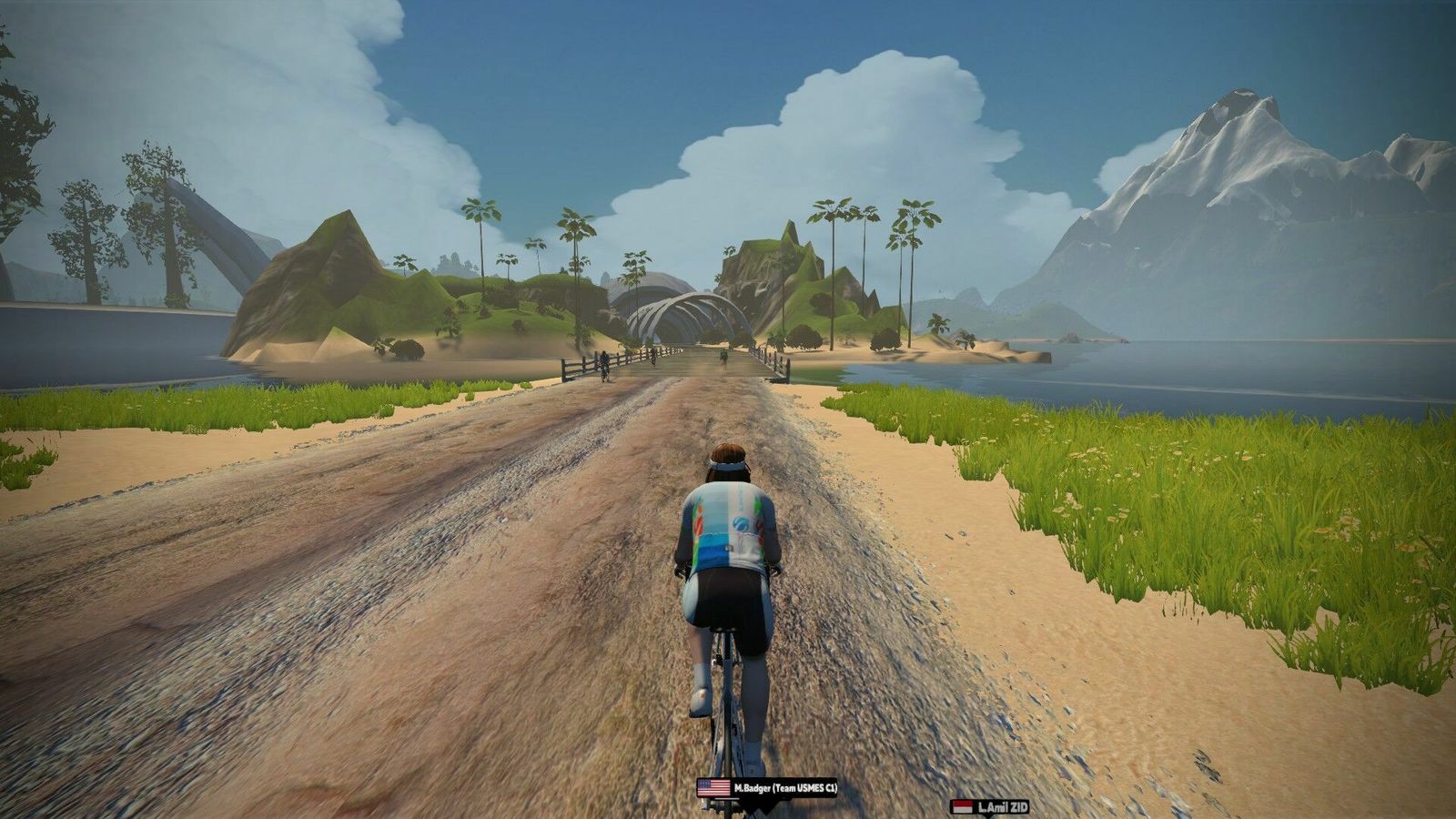
Task: Select the M.Badger (Team USMES C1) name tag
Action: tap(767, 787)
